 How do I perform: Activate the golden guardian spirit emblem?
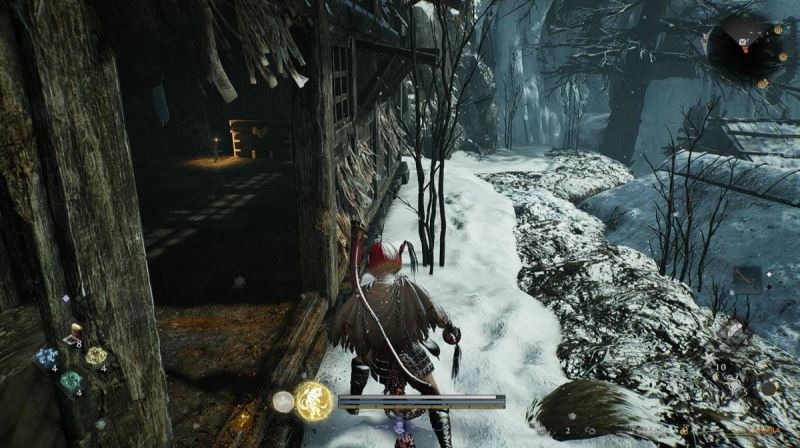tap(314, 400)
